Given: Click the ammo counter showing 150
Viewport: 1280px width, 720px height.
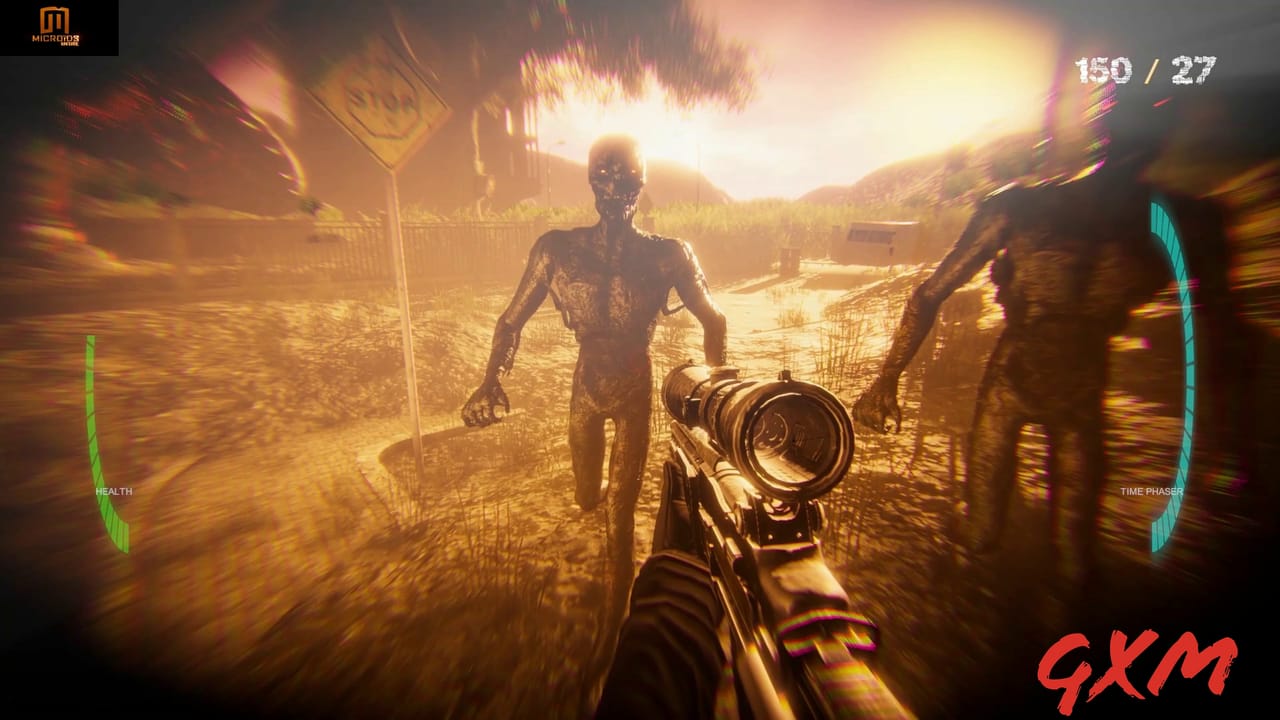Looking at the screenshot, I should (1105, 70).
